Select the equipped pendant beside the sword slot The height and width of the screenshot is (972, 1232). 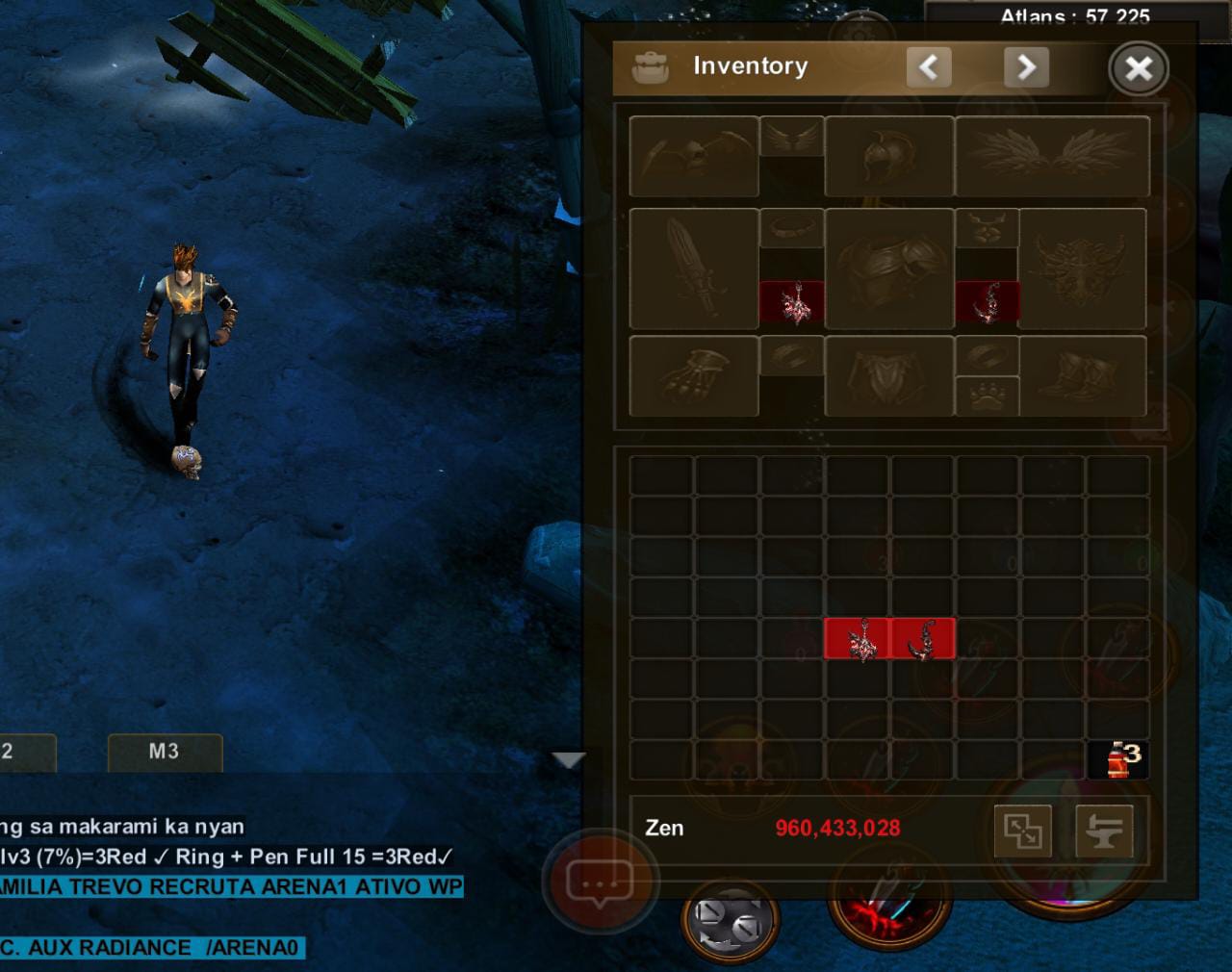[x=792, y=302]
